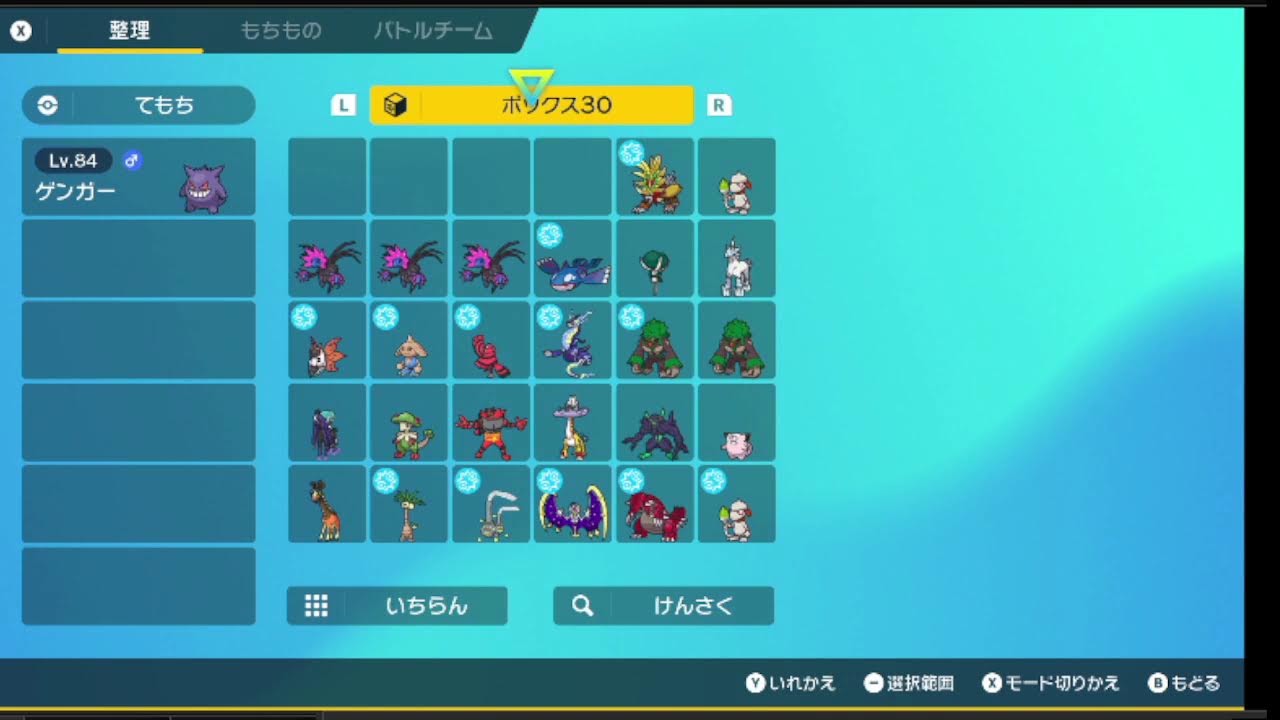Open the けんさく search button
1280x720 pixels.
point(663,606)
